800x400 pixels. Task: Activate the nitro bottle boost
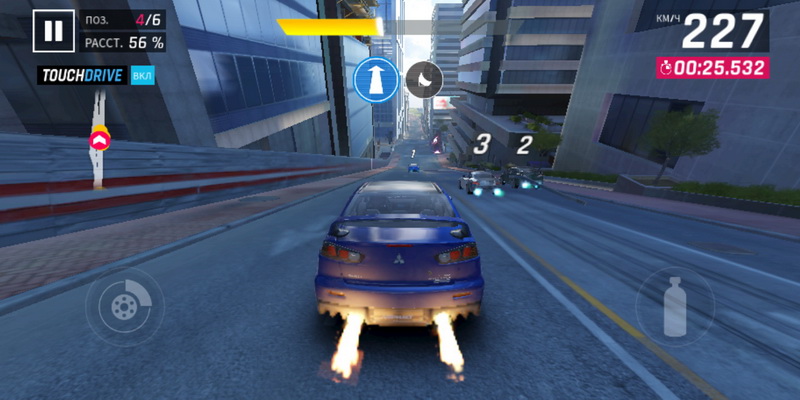pyautogui.click(x=675, y=305)
